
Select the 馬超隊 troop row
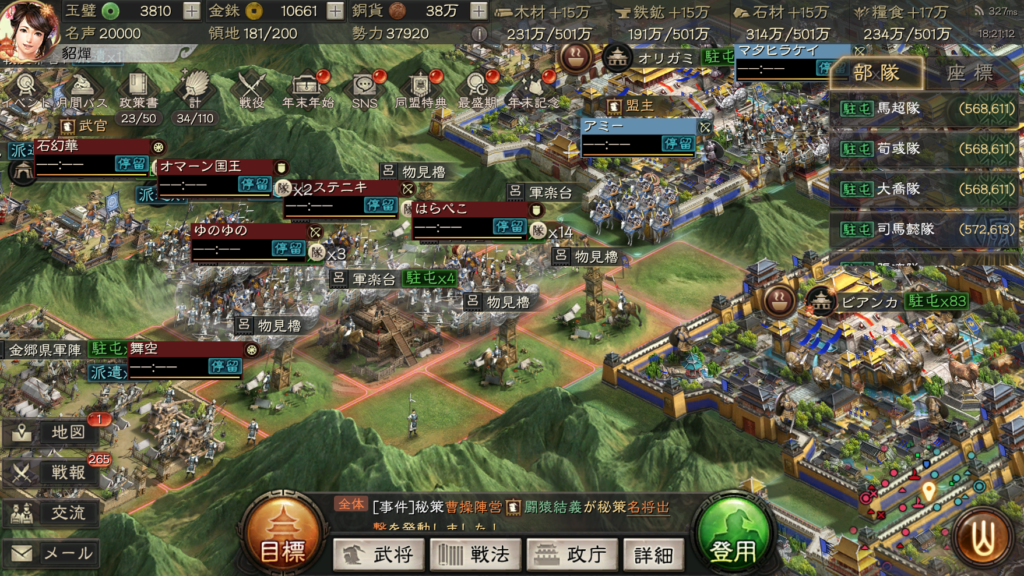pos(925,108)
